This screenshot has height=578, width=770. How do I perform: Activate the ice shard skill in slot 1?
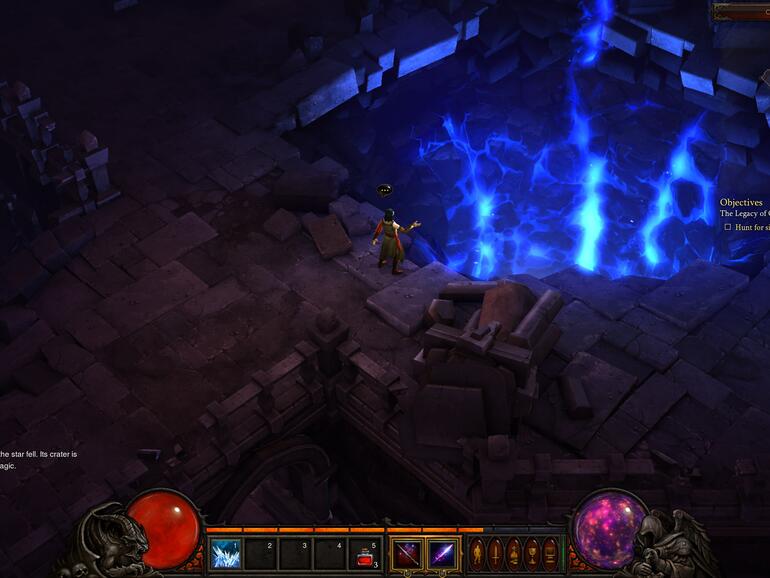[x=225, y=554]
